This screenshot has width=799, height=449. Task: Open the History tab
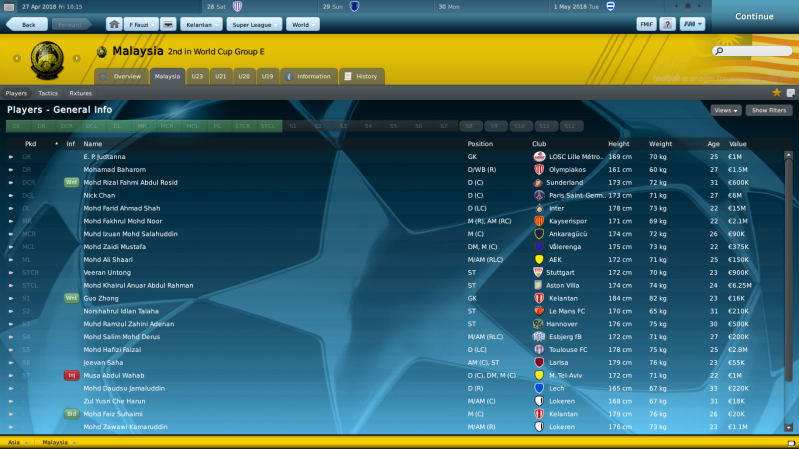tap(361, 76)
